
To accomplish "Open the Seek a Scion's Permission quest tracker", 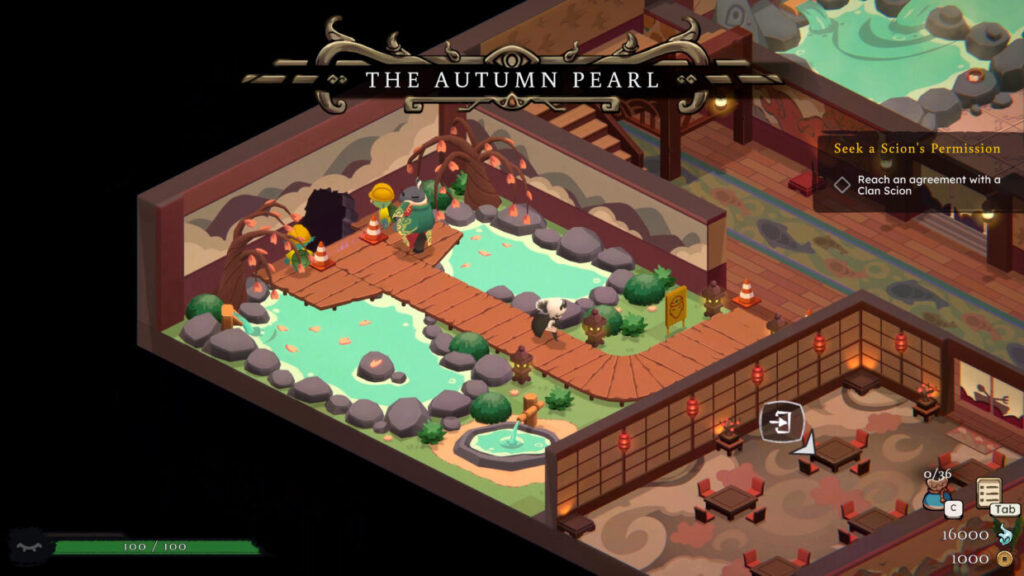I will (917, 148).
